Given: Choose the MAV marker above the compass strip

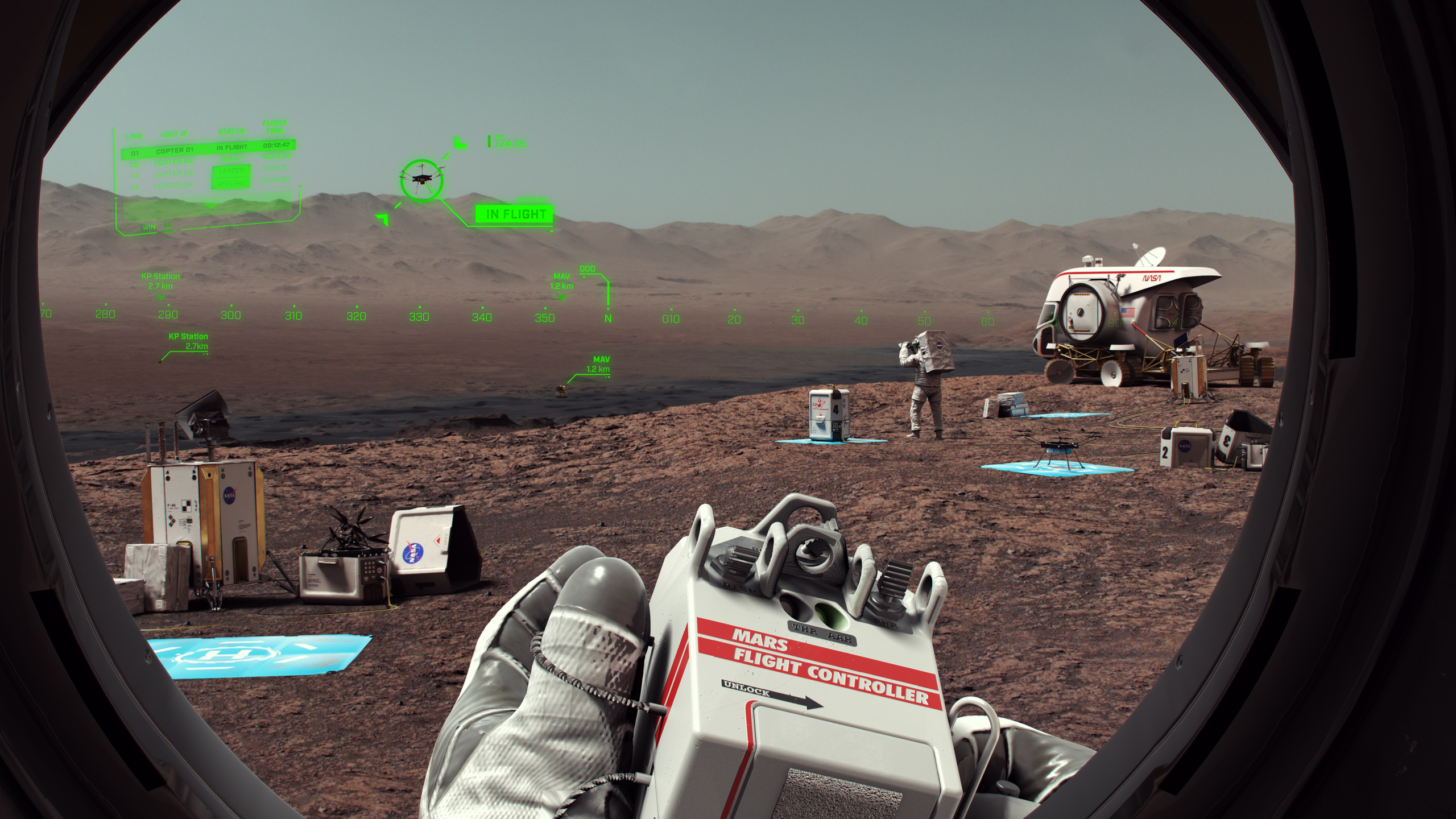Looking at the screenshot, I should pos(561,281).
